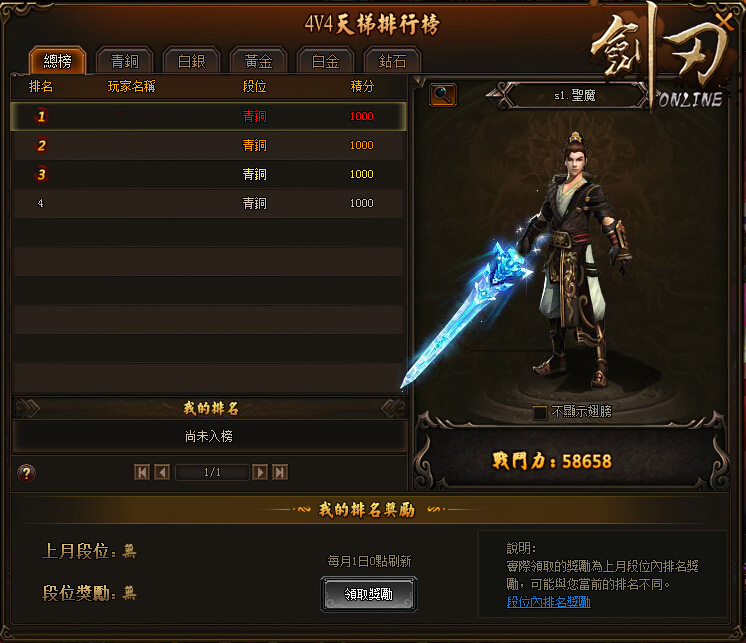Image resolution: width=746 pixels, height=643 pixels.
Task: Choose the rank 2 player row
Action: [208, 145]
